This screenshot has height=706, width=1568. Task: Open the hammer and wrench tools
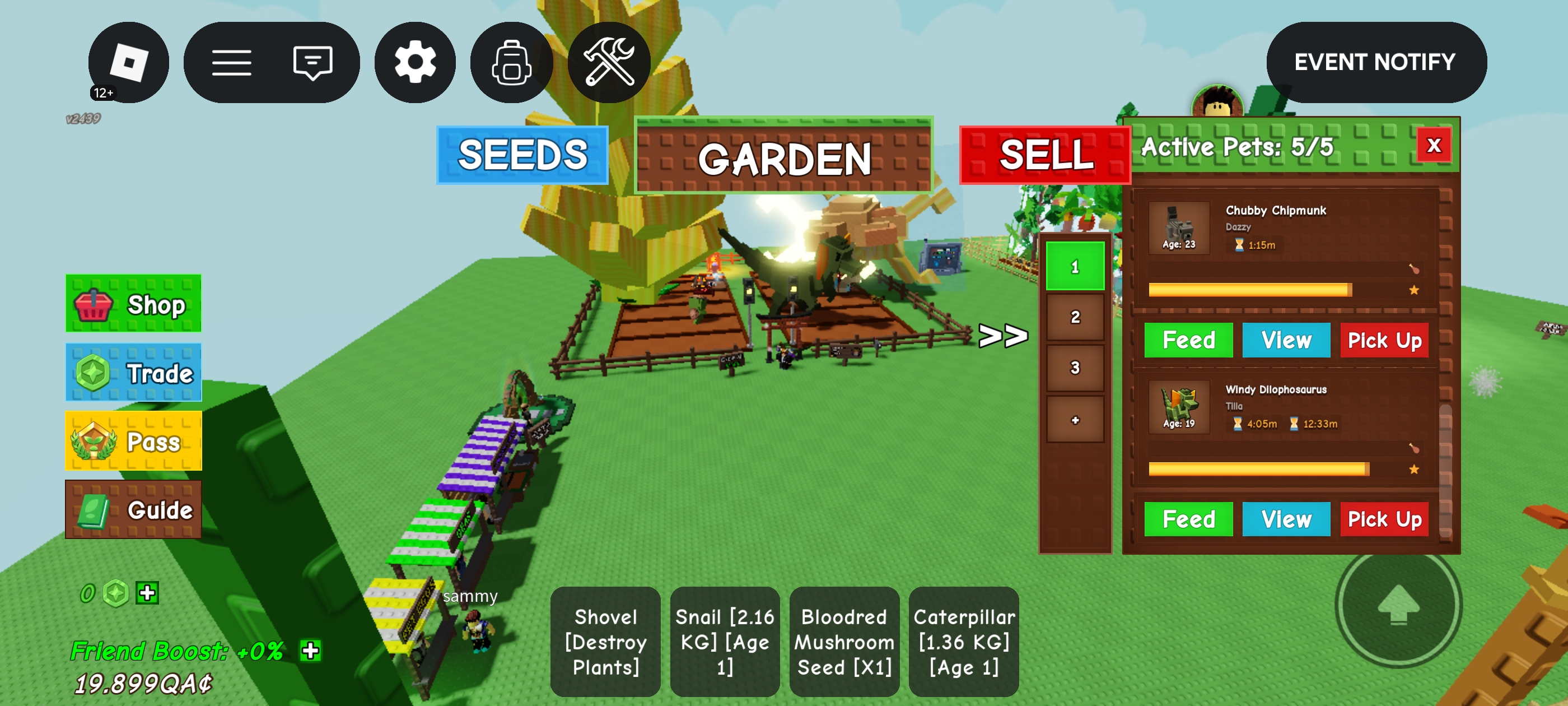[x=609, y=62]
